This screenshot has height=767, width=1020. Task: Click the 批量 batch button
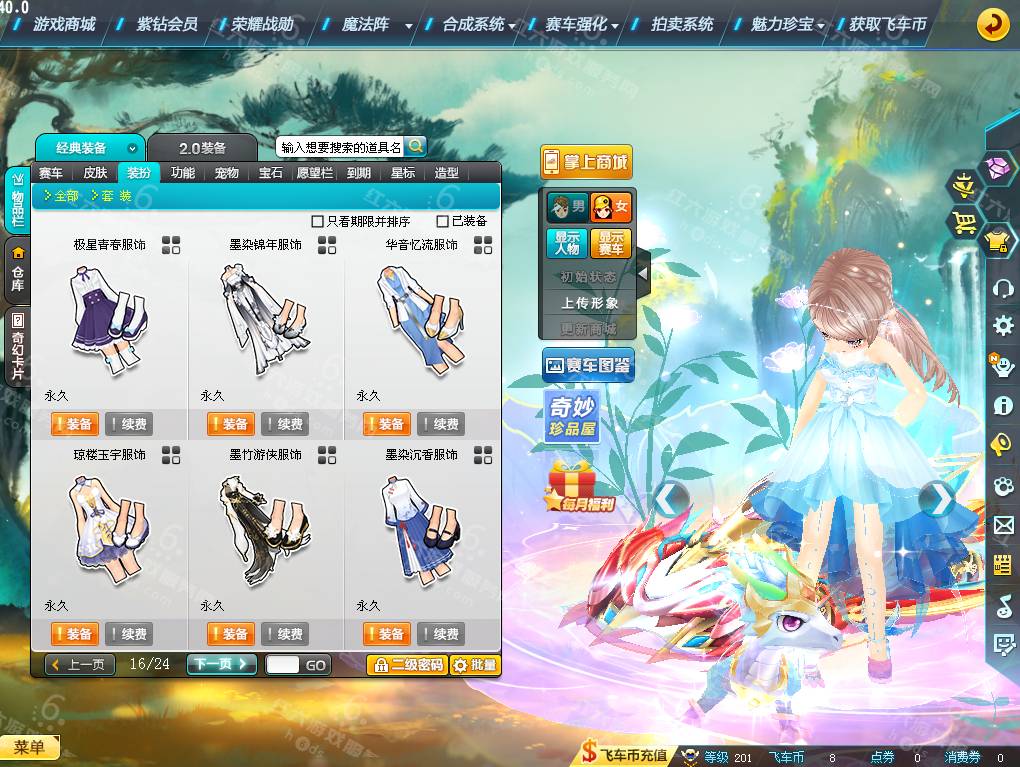click(475, 664)
